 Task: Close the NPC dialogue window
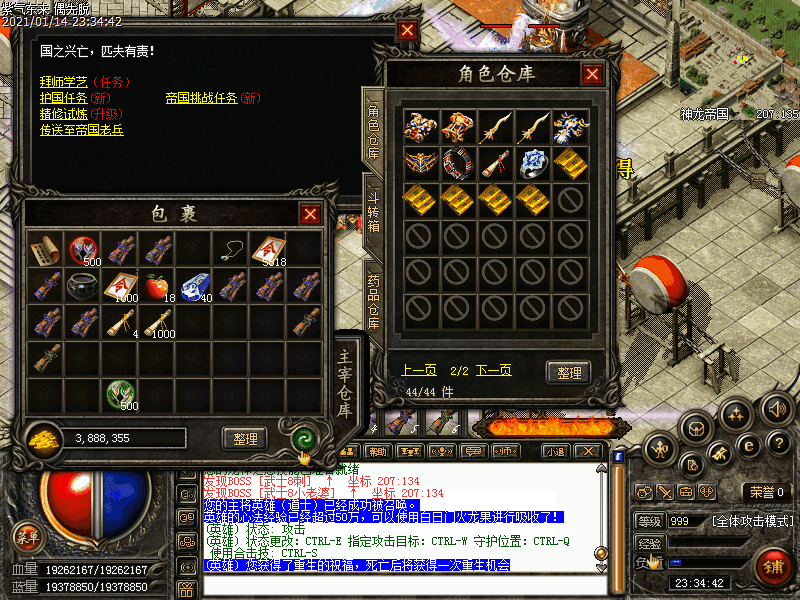(407, 30)
